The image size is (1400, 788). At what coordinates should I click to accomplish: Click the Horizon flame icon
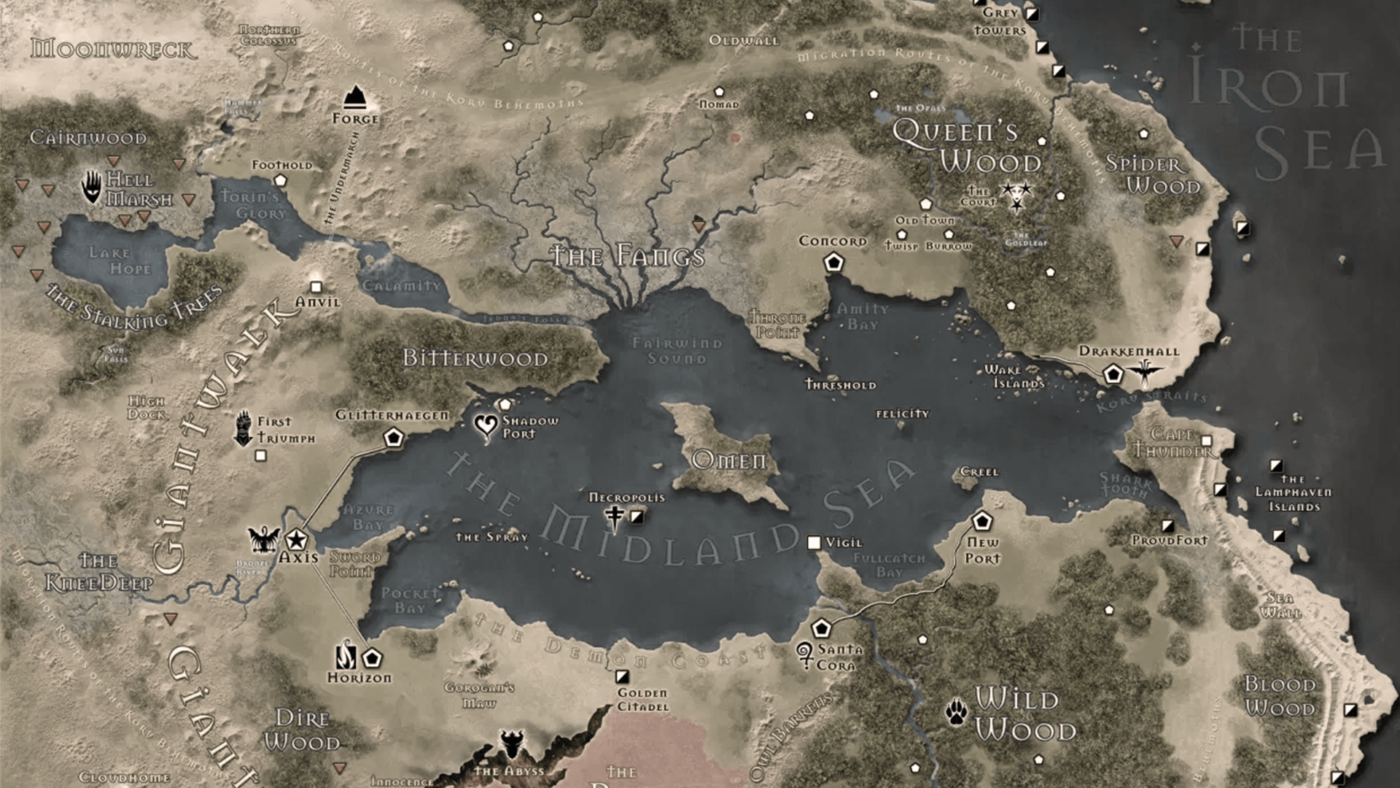(346, 656)
